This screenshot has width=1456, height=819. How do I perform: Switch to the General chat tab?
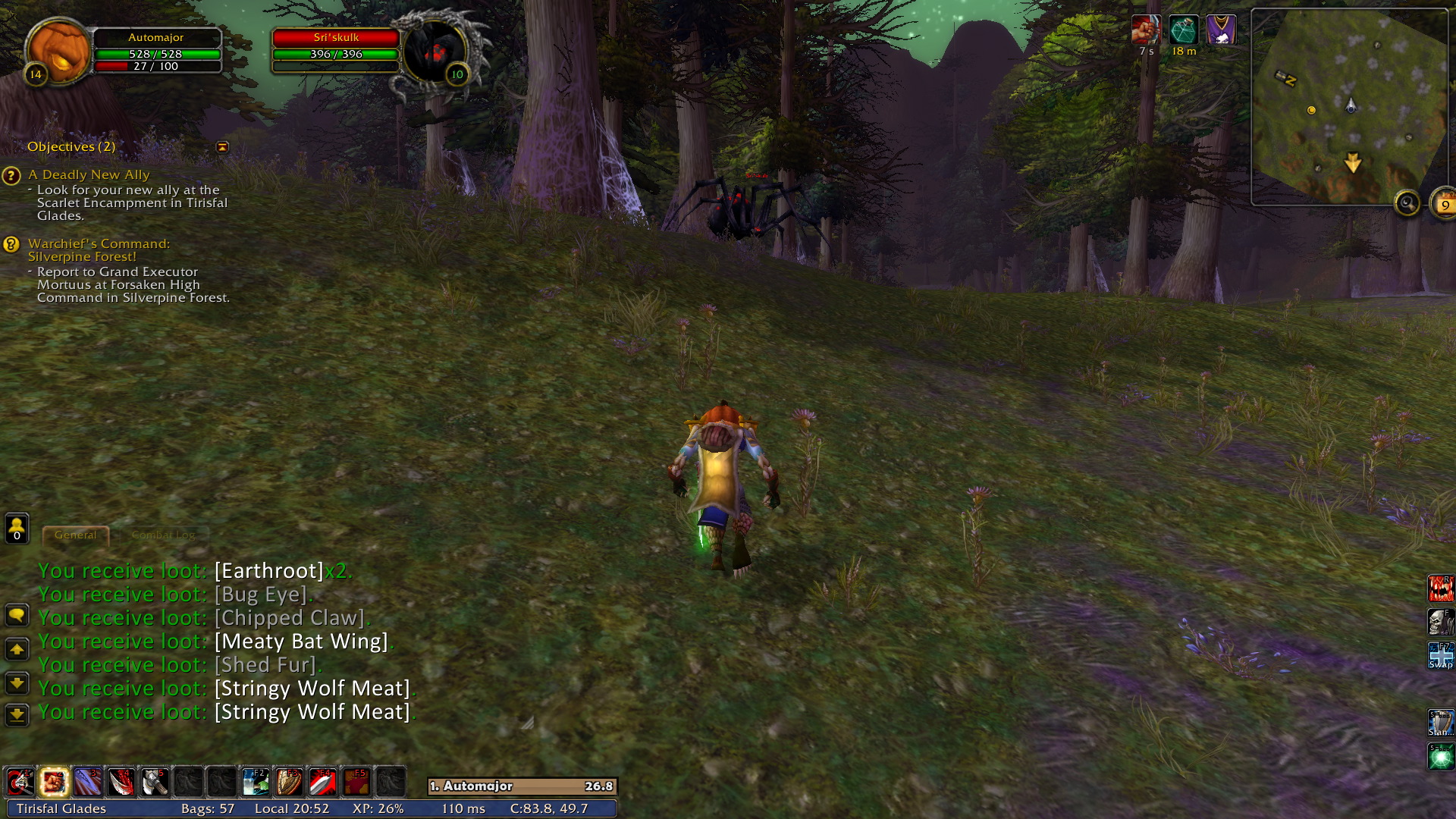click(75, 535)
